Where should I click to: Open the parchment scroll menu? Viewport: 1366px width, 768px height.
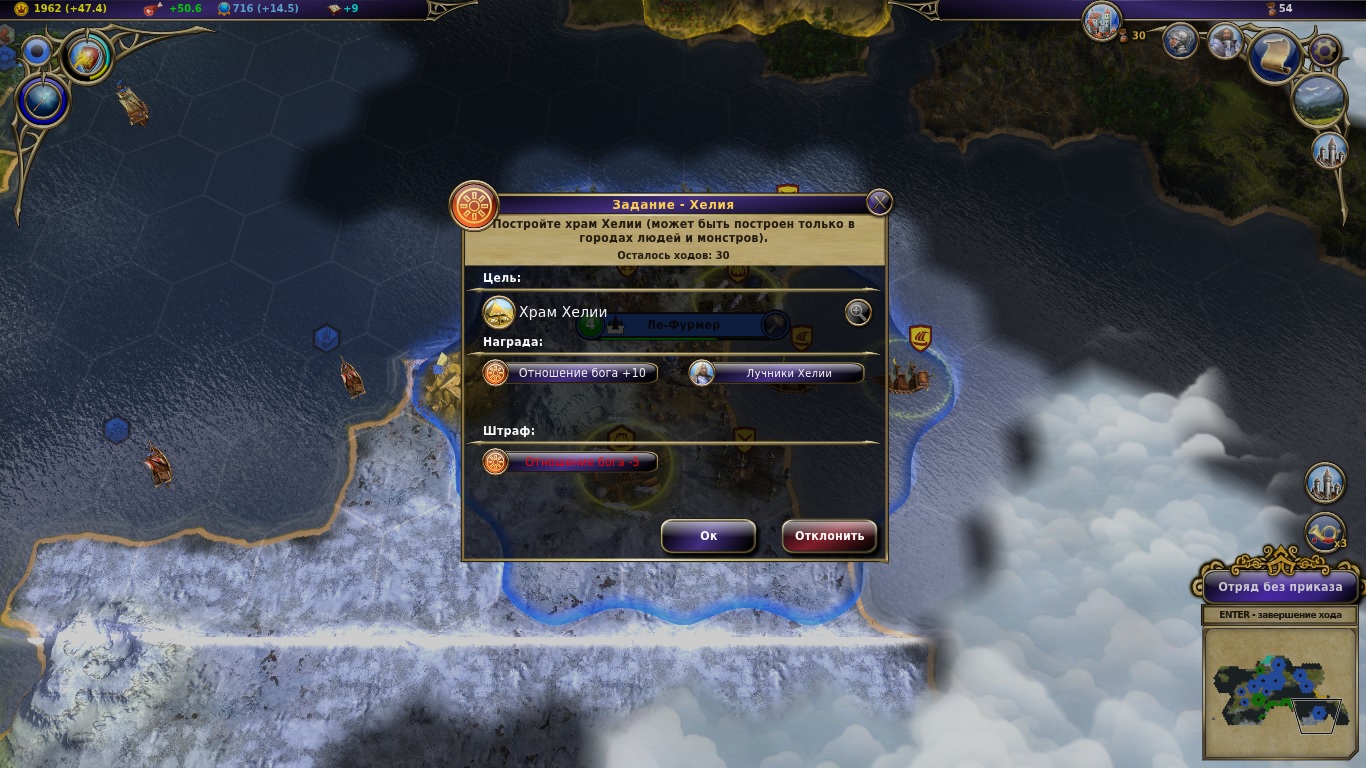tap(1275, 57)
